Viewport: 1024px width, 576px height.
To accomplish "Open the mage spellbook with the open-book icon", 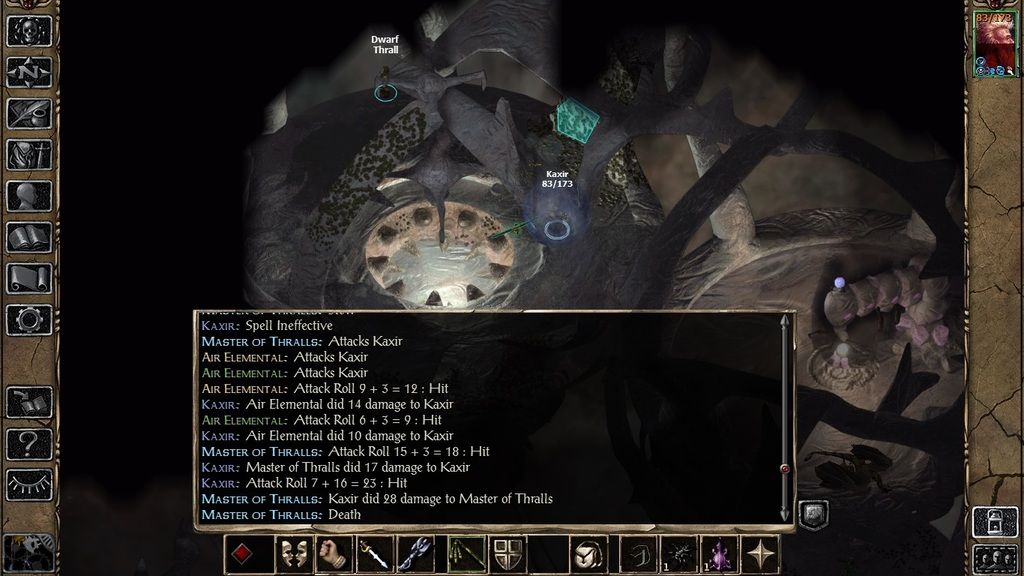I will click(x=29, y=237).
